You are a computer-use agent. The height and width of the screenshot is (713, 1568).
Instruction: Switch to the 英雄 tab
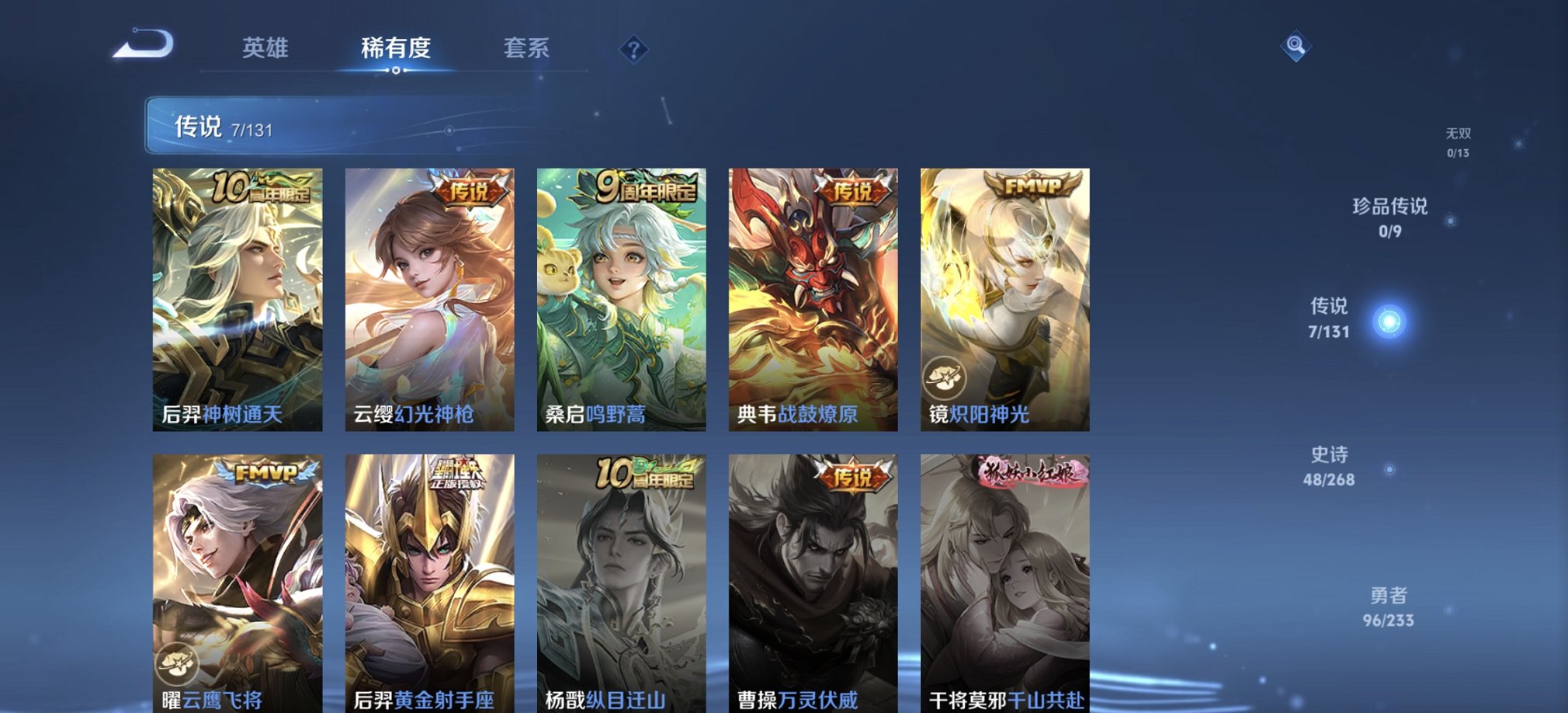click(265, 49)
